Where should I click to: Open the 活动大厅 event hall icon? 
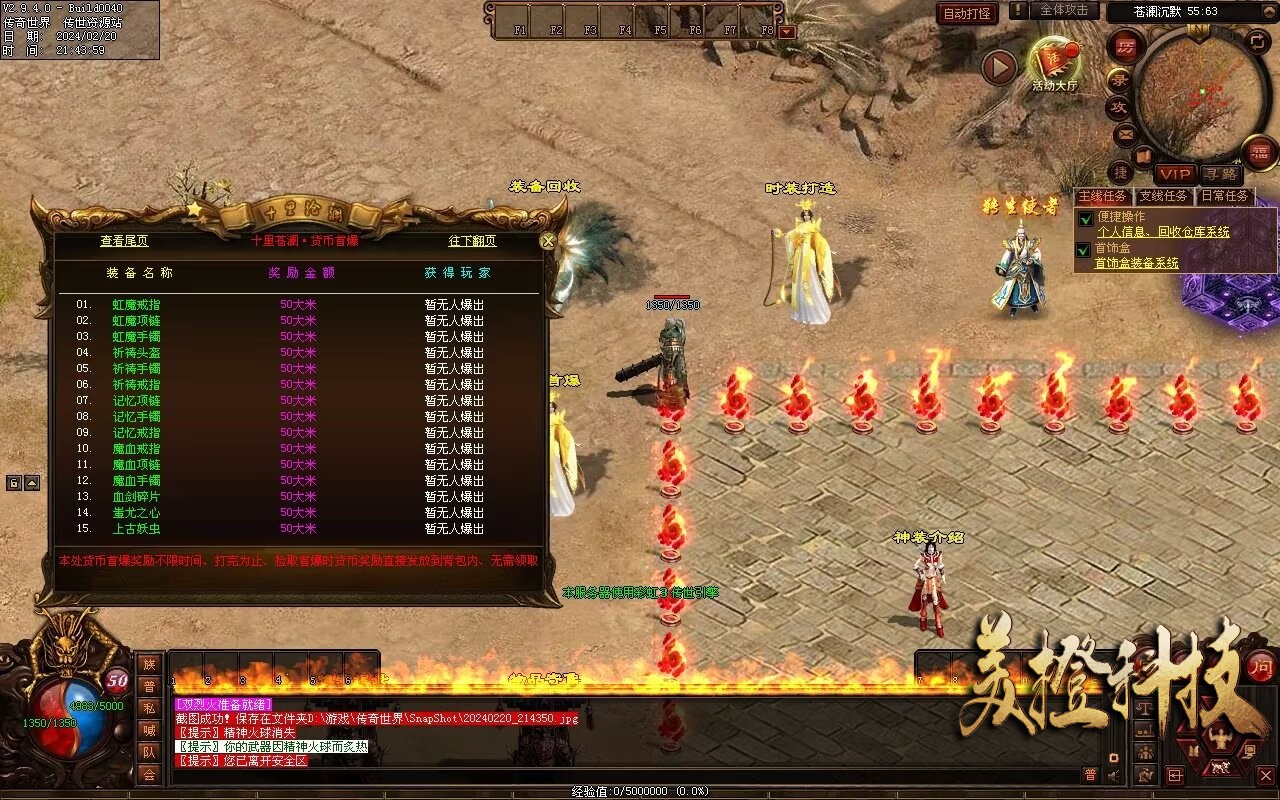pos(1055,63)
